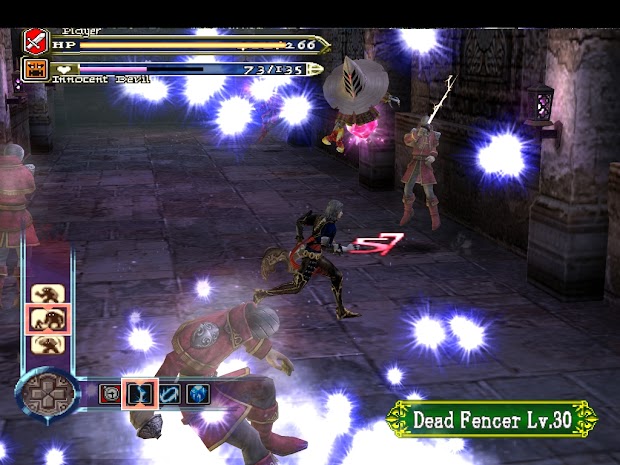
Task: Activate the highlighted blue lightning skill
Action: [137, 393]
